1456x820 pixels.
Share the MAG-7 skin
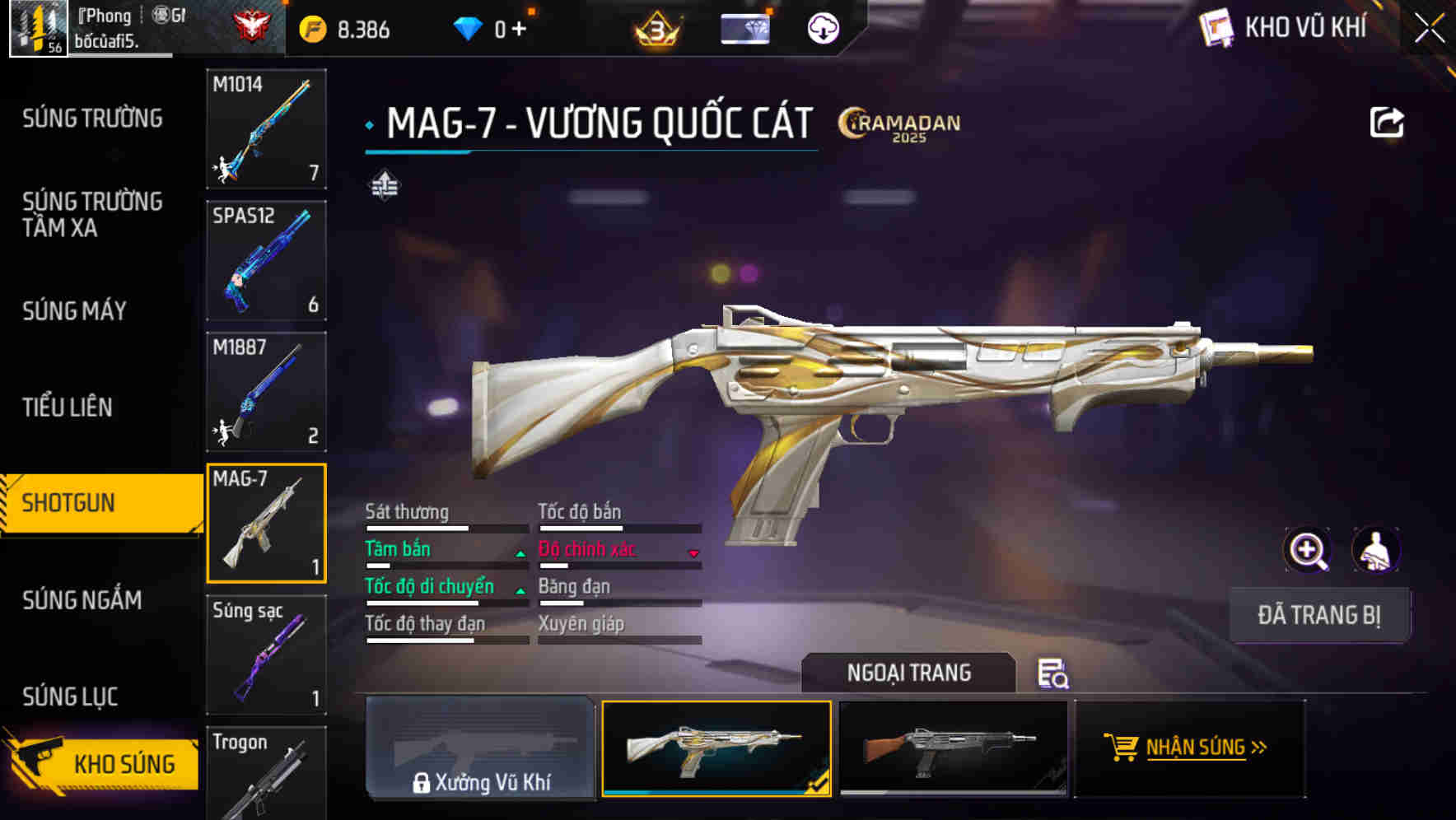[x=1386, y=123]
